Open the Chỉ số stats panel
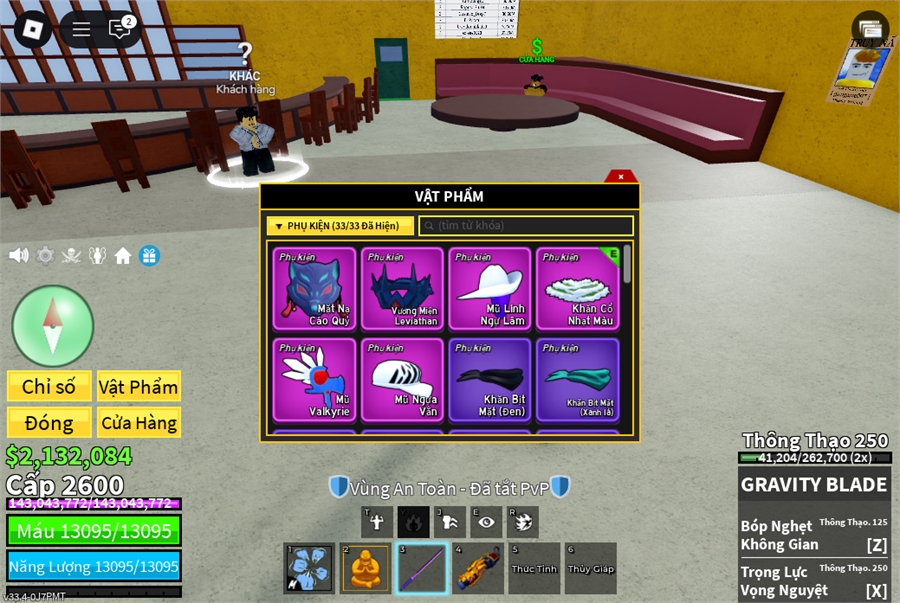900x603 pixels. click(x=49, y=387)
